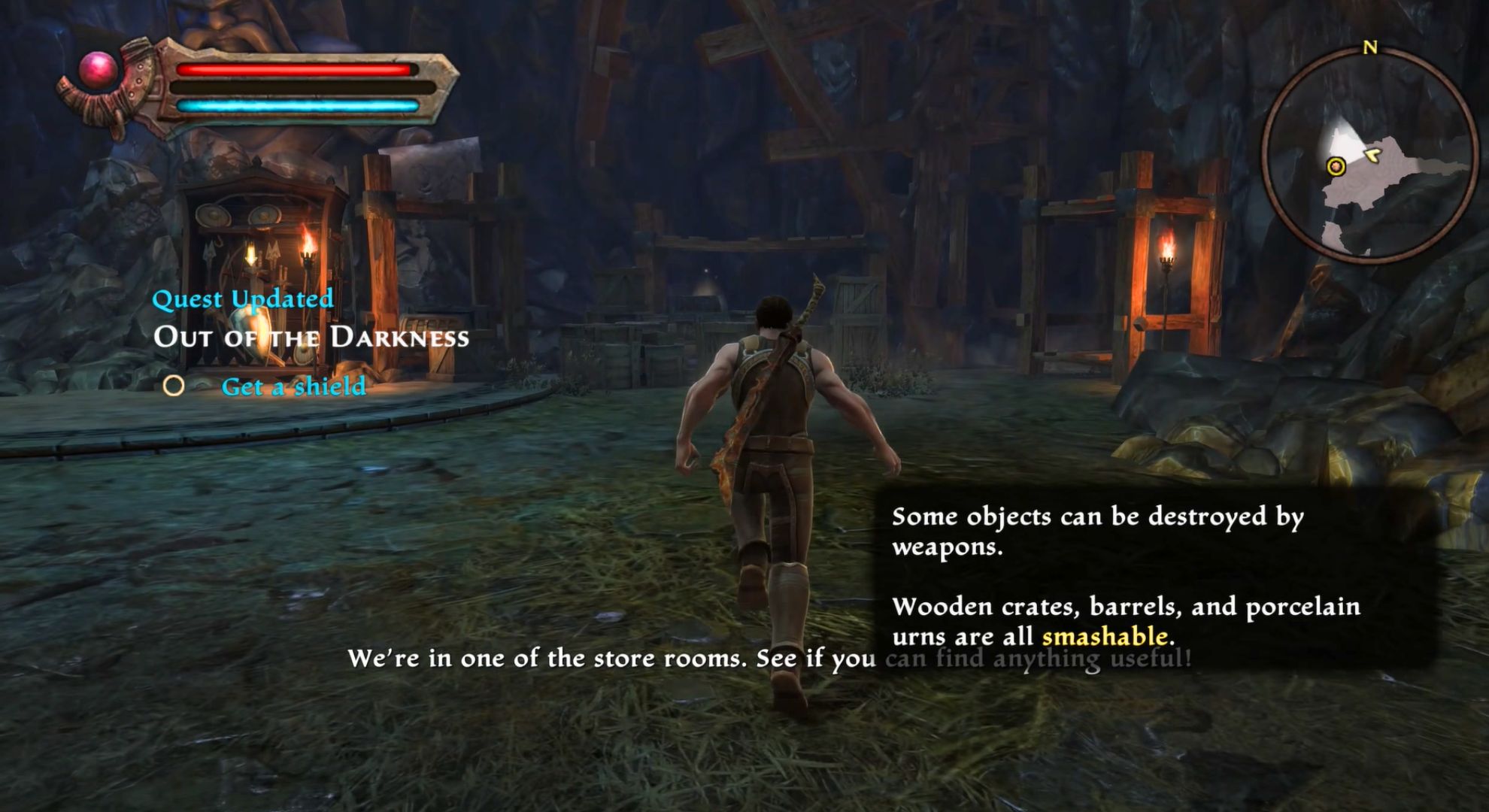Click the highlighted word smashable
Image resolution: width=1489 pixels, height=812 pixels.
click(x=1105, y=636)
